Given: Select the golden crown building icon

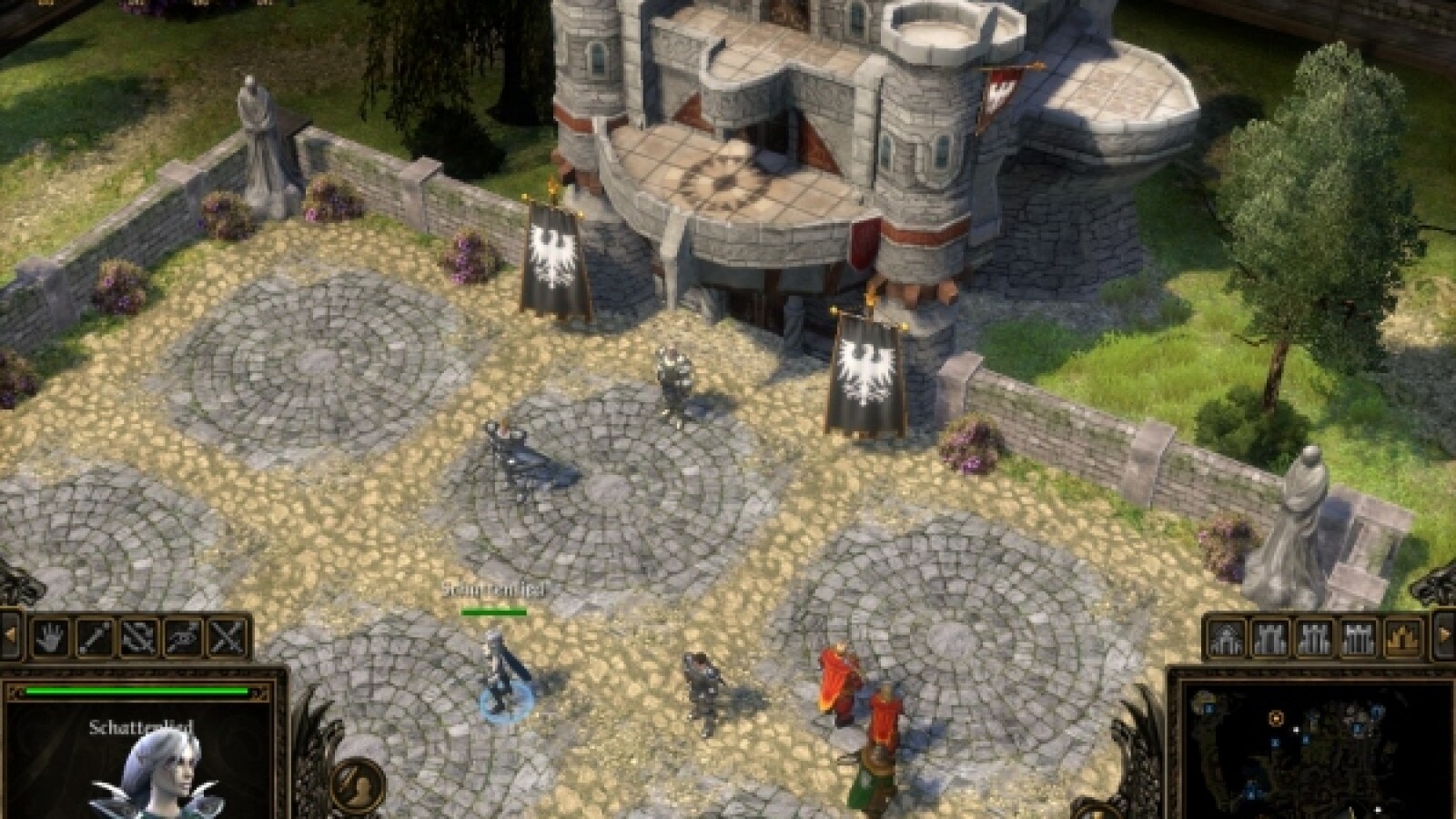Looking at the screenshot, I should coord(1405,637).
